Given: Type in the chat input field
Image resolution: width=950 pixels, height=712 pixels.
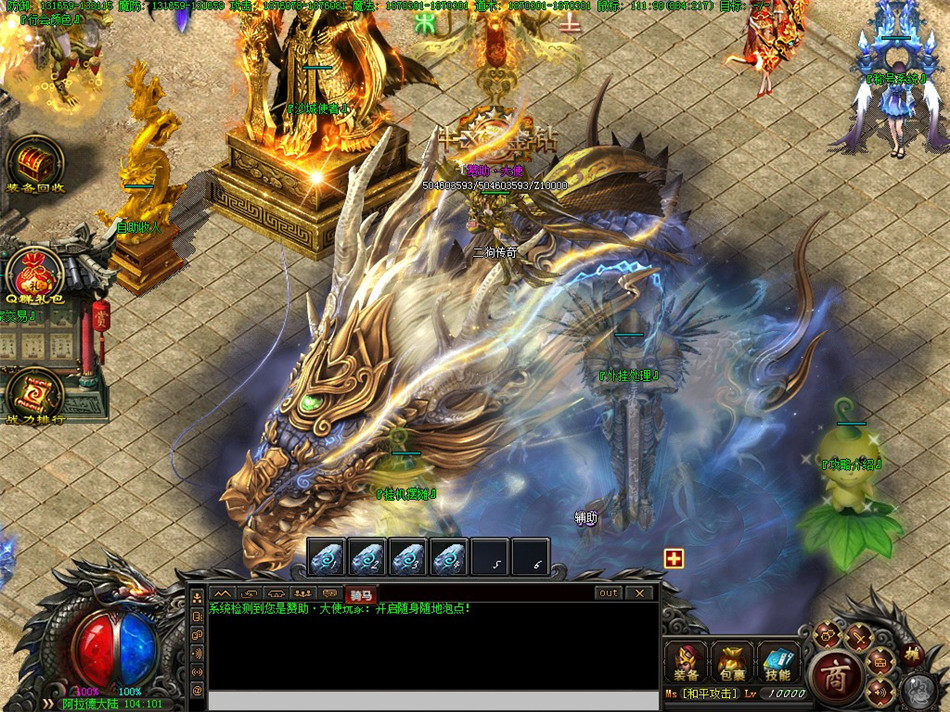Looking at the screenshot, I should (420, 700).
